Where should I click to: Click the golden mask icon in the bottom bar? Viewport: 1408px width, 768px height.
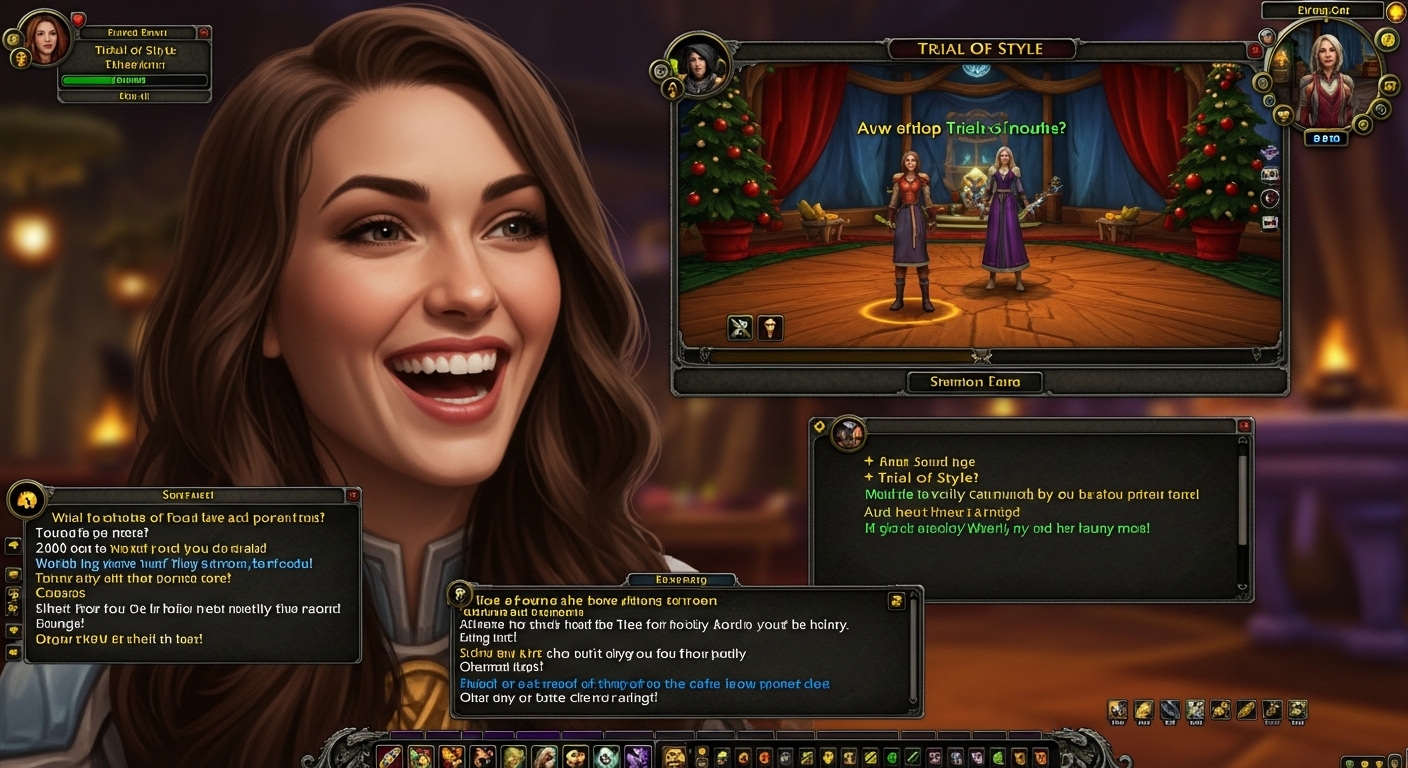tap(675, 757)
